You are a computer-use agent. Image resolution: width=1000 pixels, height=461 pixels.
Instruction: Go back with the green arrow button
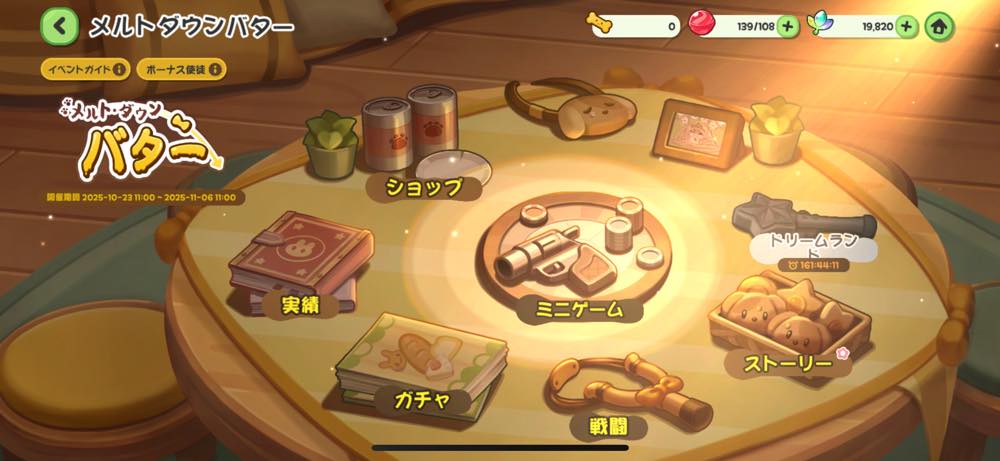[59, 26]
